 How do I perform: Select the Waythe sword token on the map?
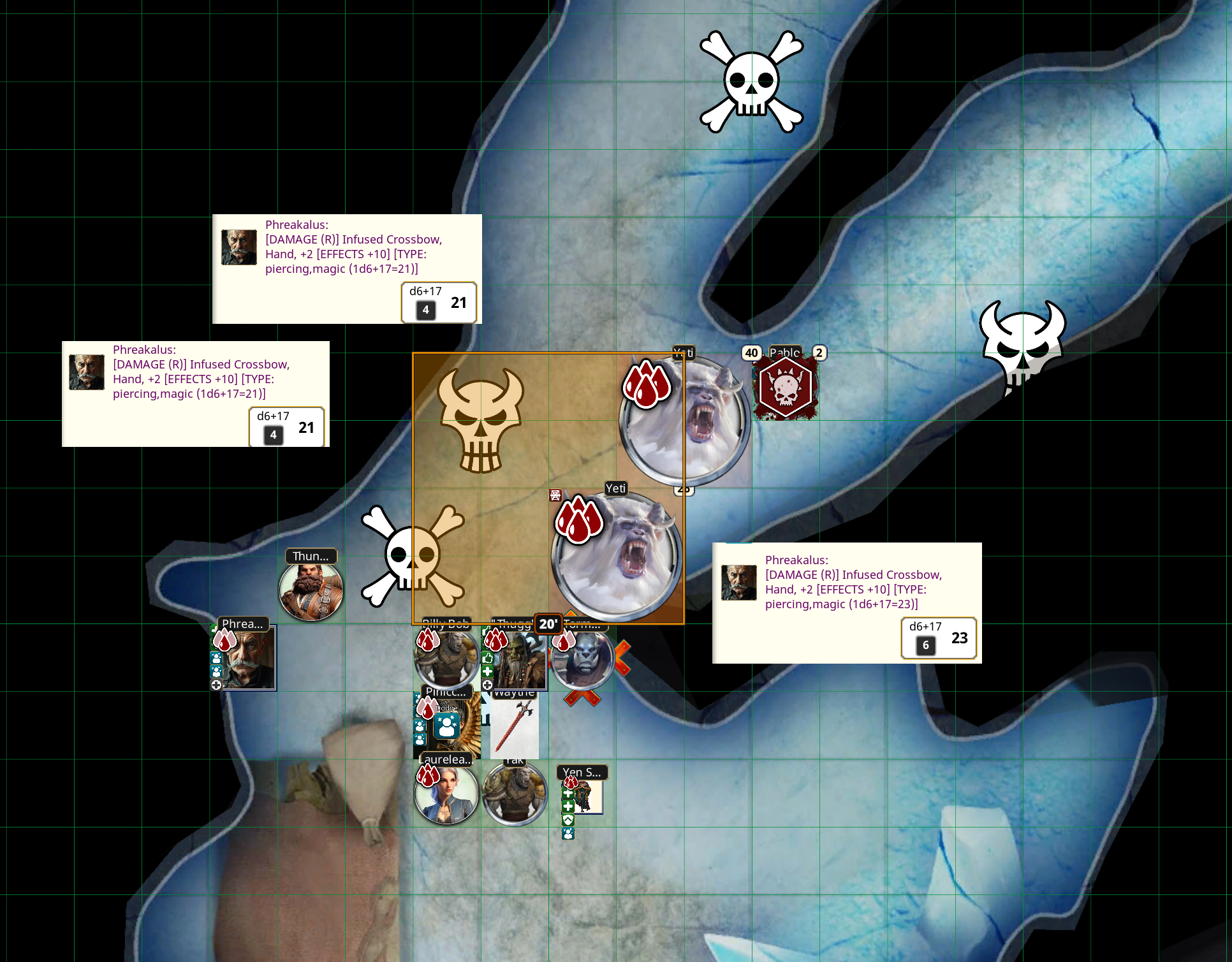(x=515, y=727)
